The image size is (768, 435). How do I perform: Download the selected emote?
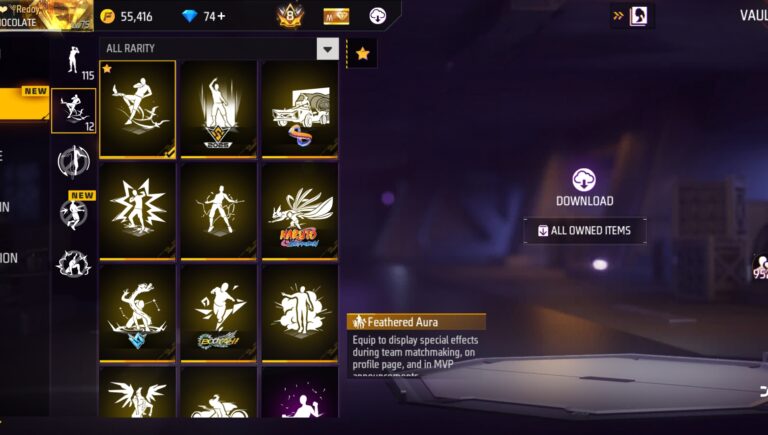[x=584, y=187]
